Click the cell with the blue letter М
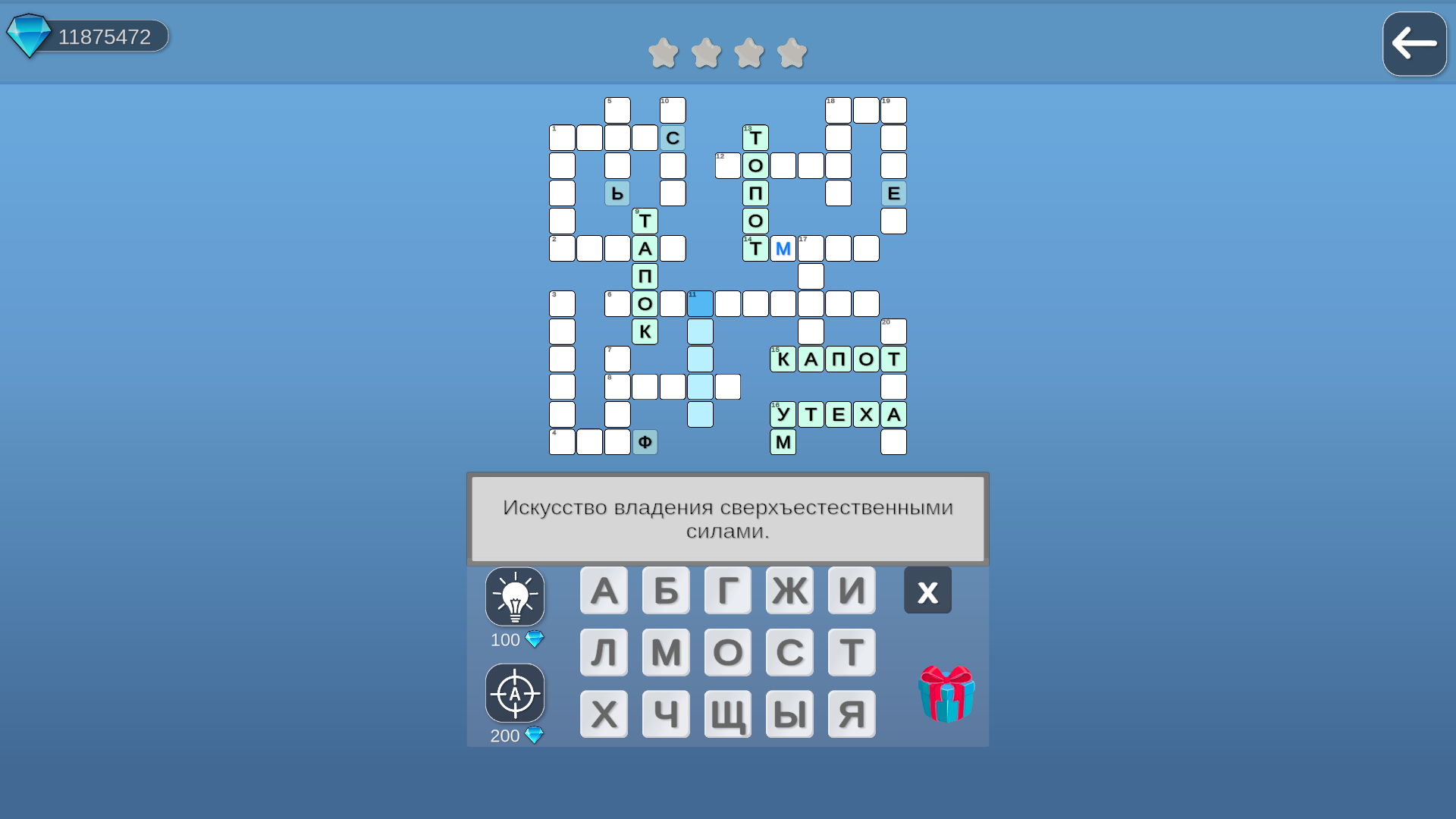 click(783, 248)
